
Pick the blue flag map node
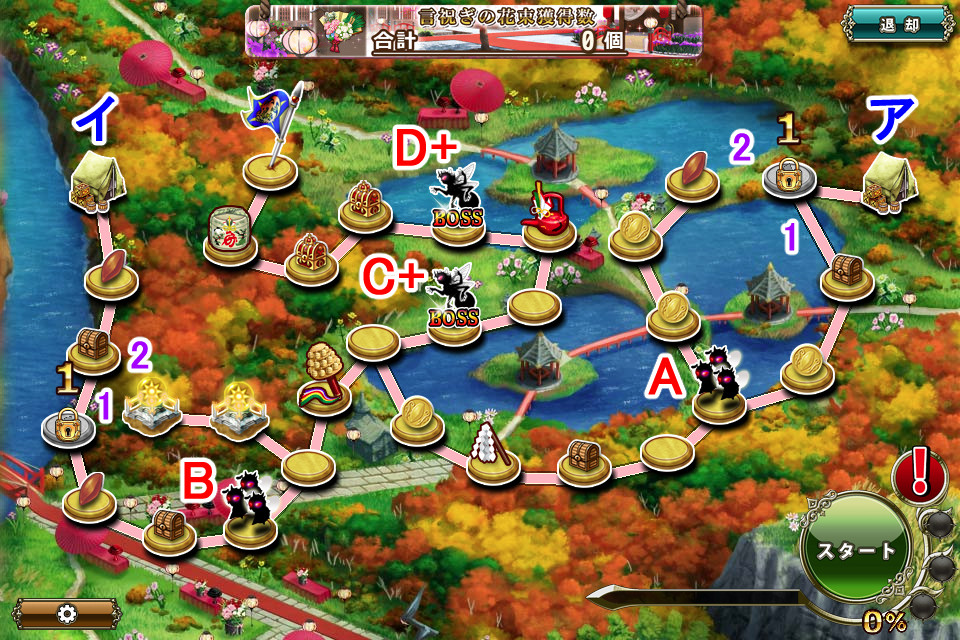click(271, 140)
